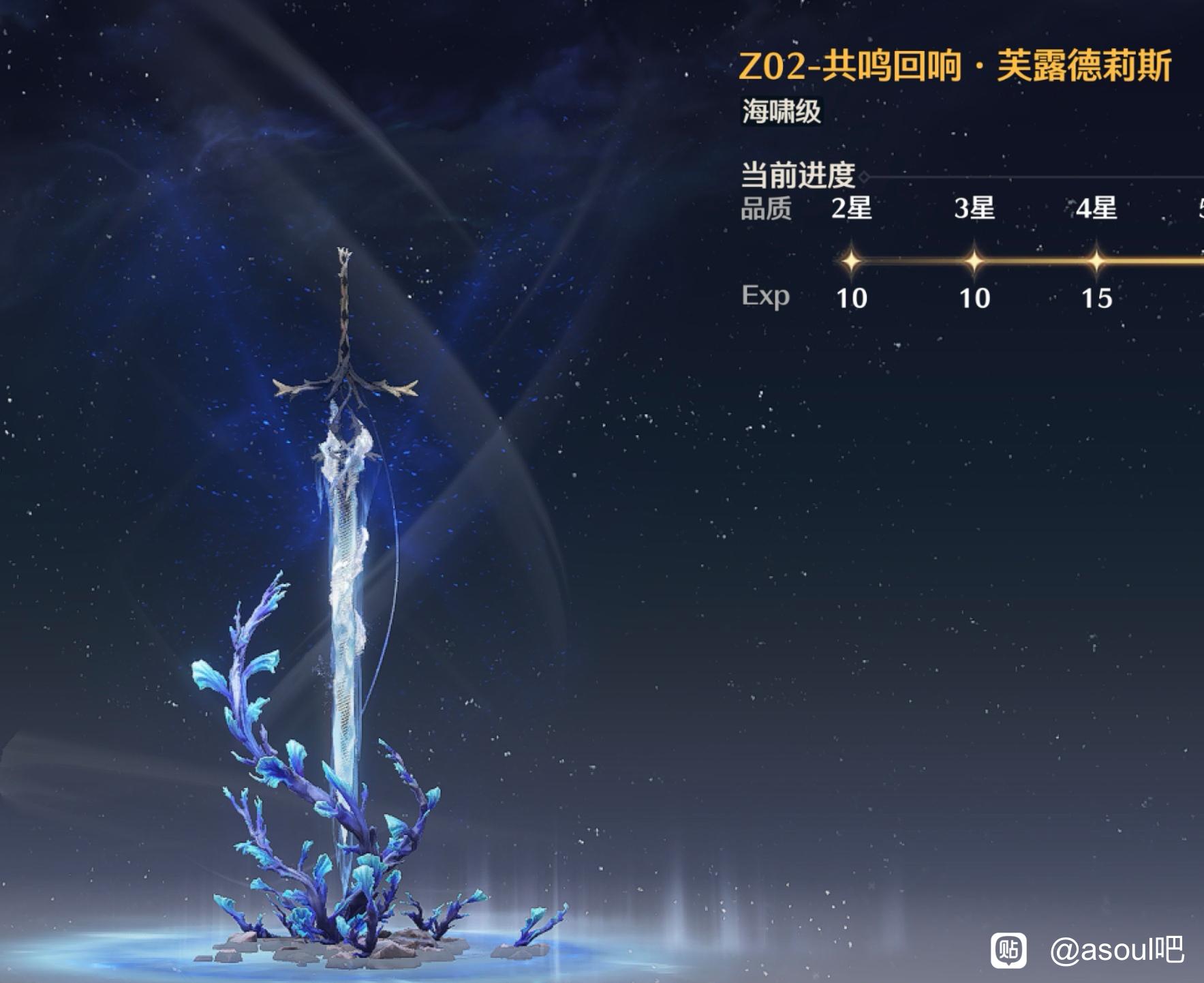1204x983 pixels.
Task: Click the Tieba logo watermark icon
Action: click(1008, 950)
